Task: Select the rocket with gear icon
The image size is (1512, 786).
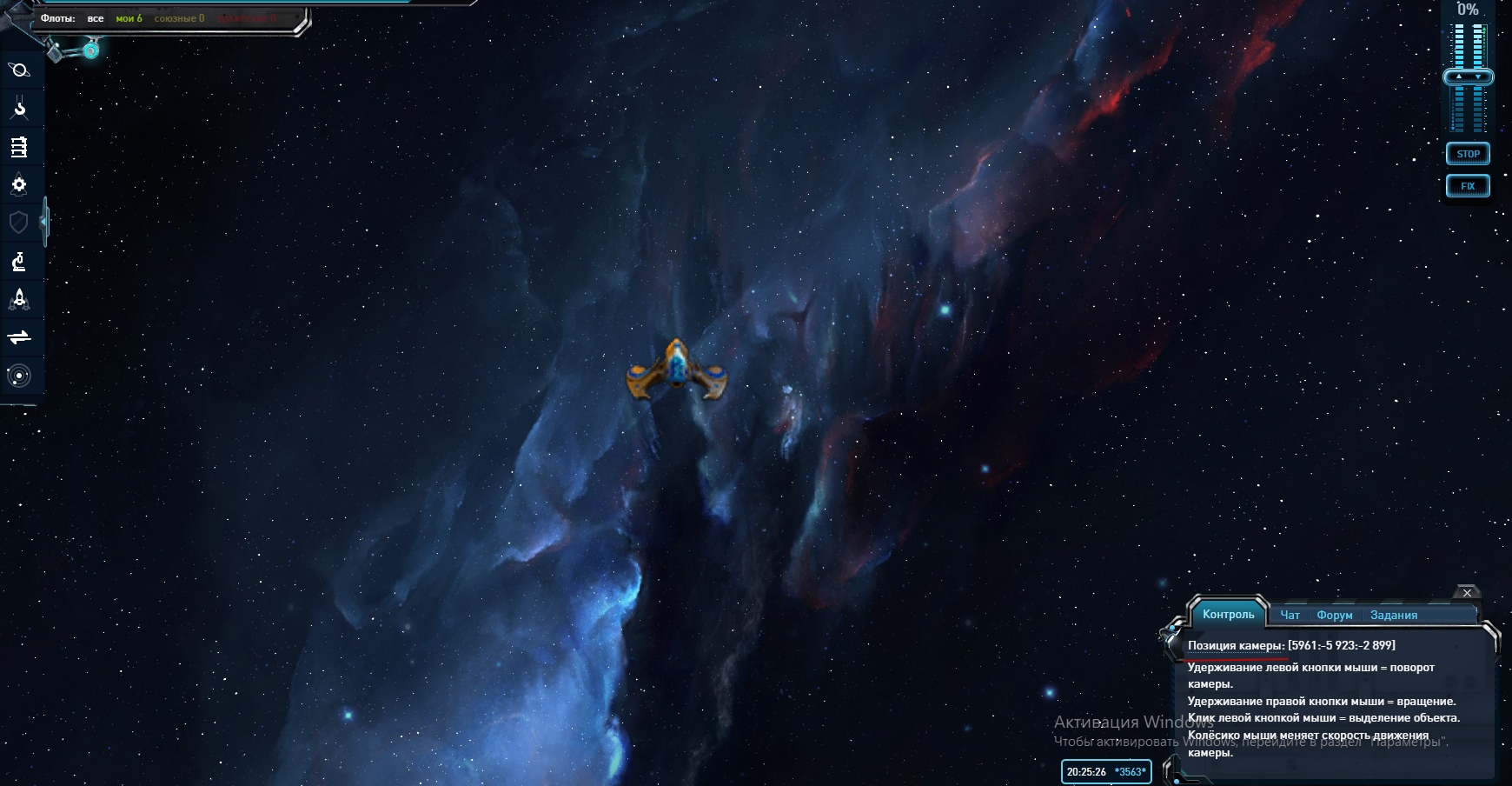Action: [x=19, y=185]
